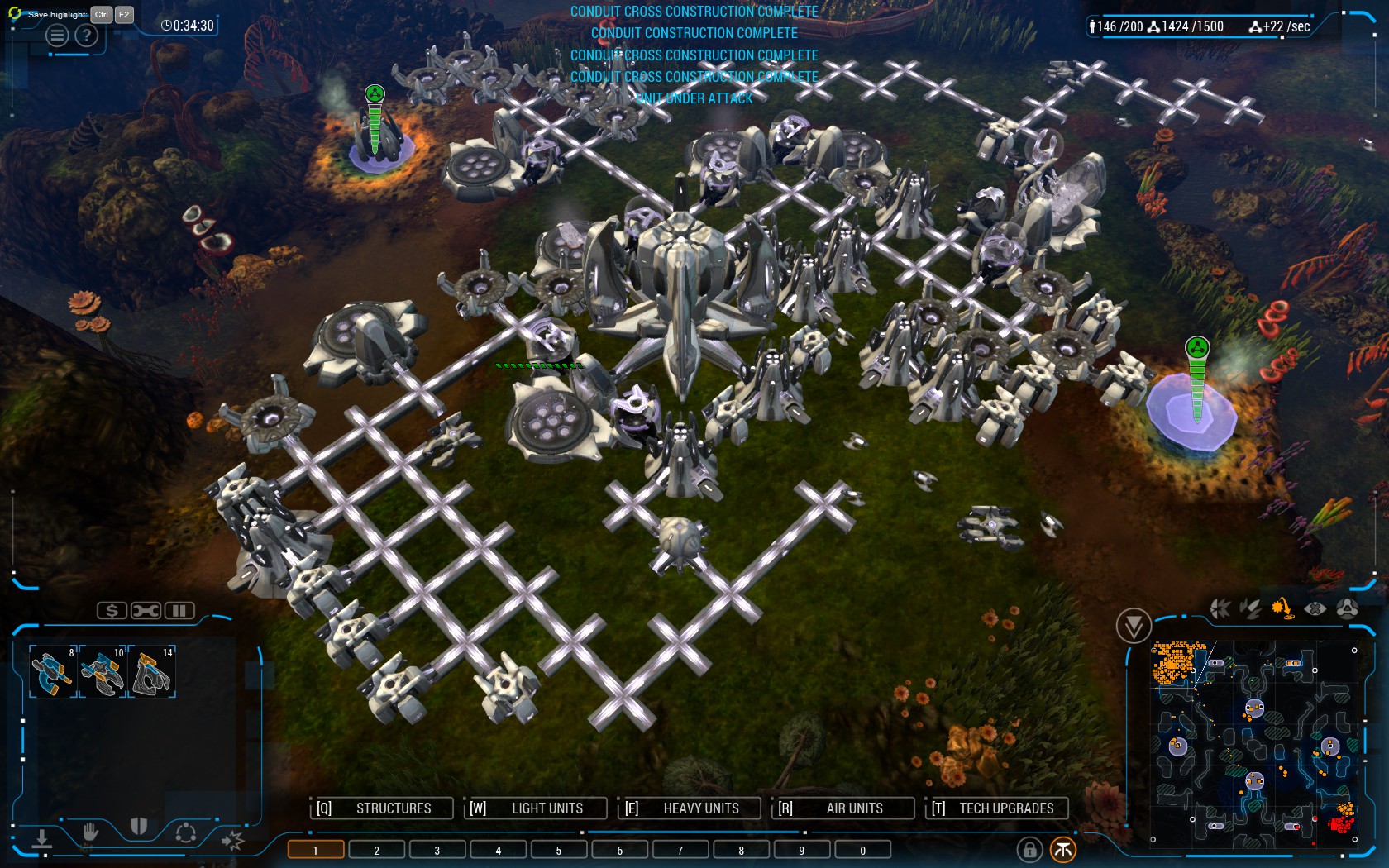Open the Air Units category

(843, 808)
